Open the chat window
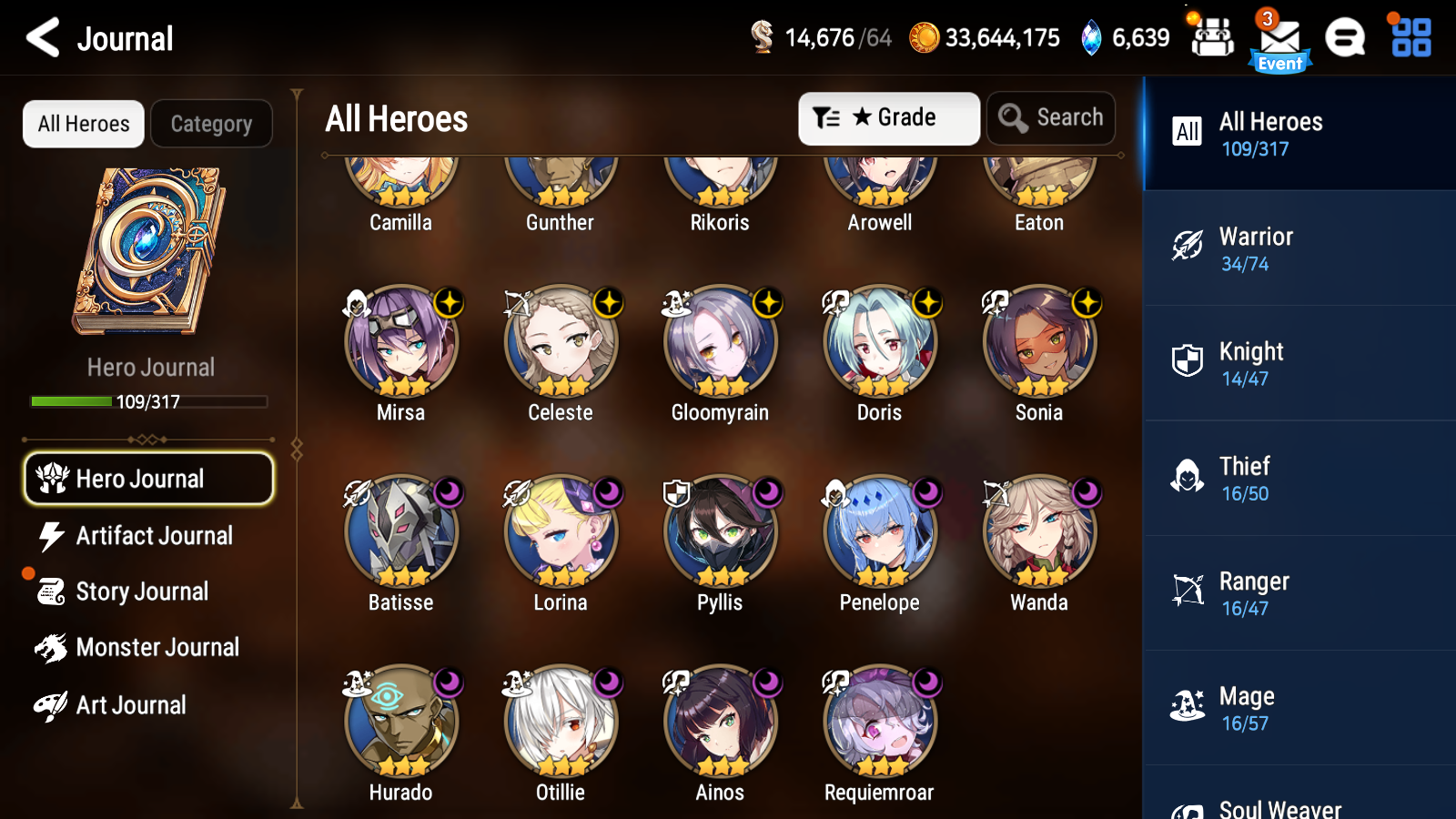 (1344, 38)
